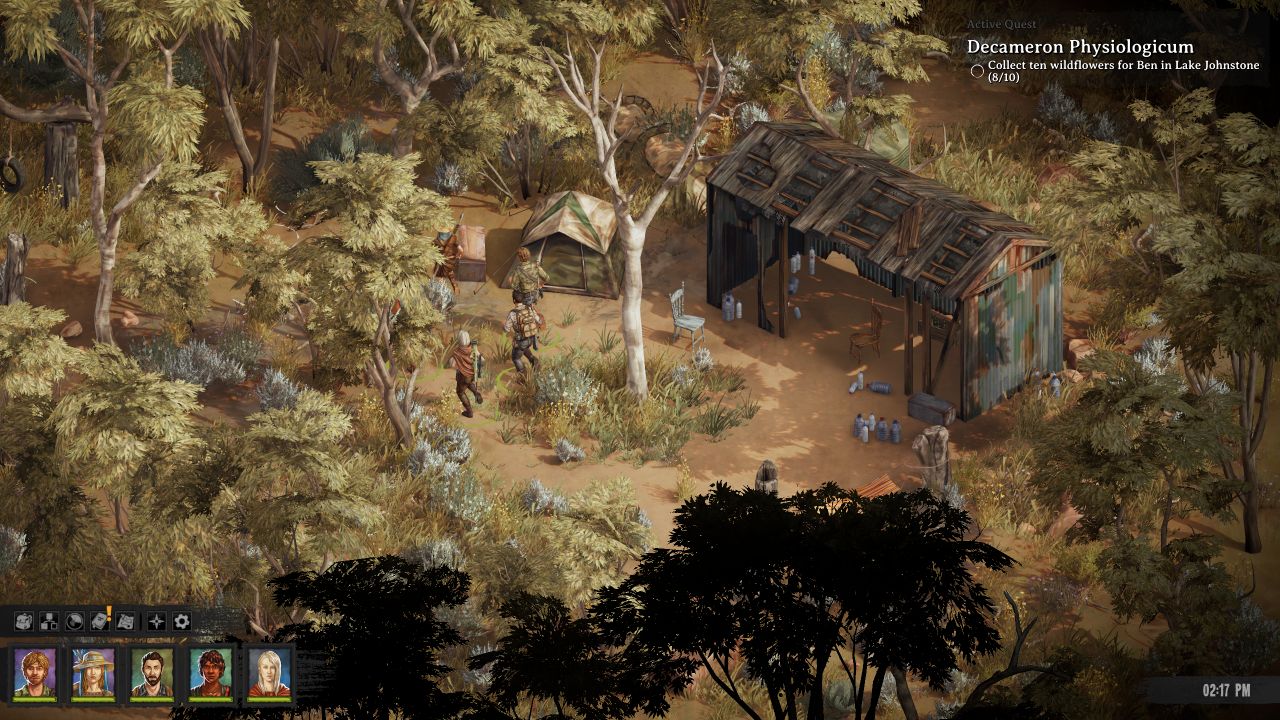Select the woman with straw hat portrait

pyautogui.click(x=93, y=673)
